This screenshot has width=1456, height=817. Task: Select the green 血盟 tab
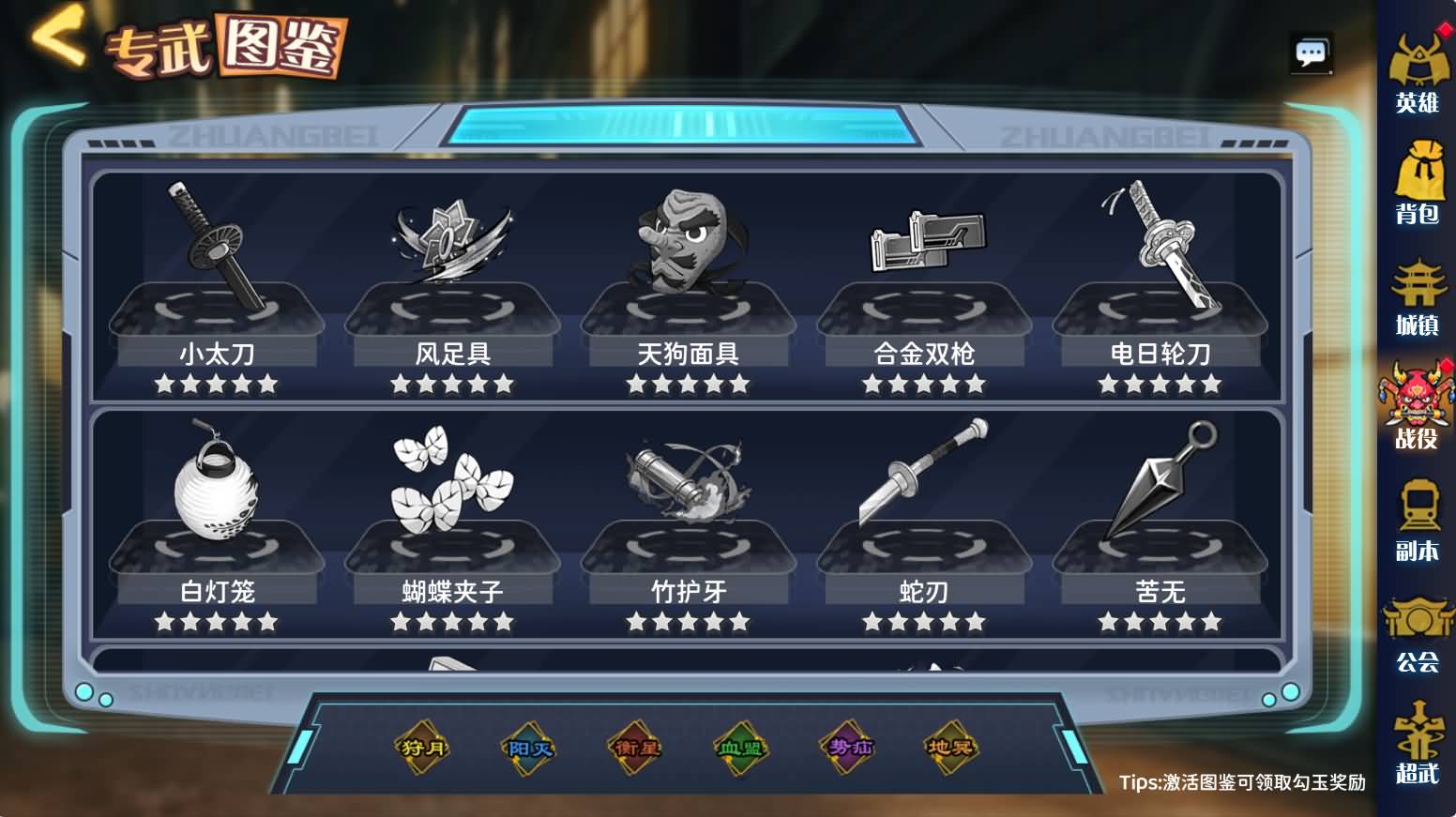pos(740,748)
